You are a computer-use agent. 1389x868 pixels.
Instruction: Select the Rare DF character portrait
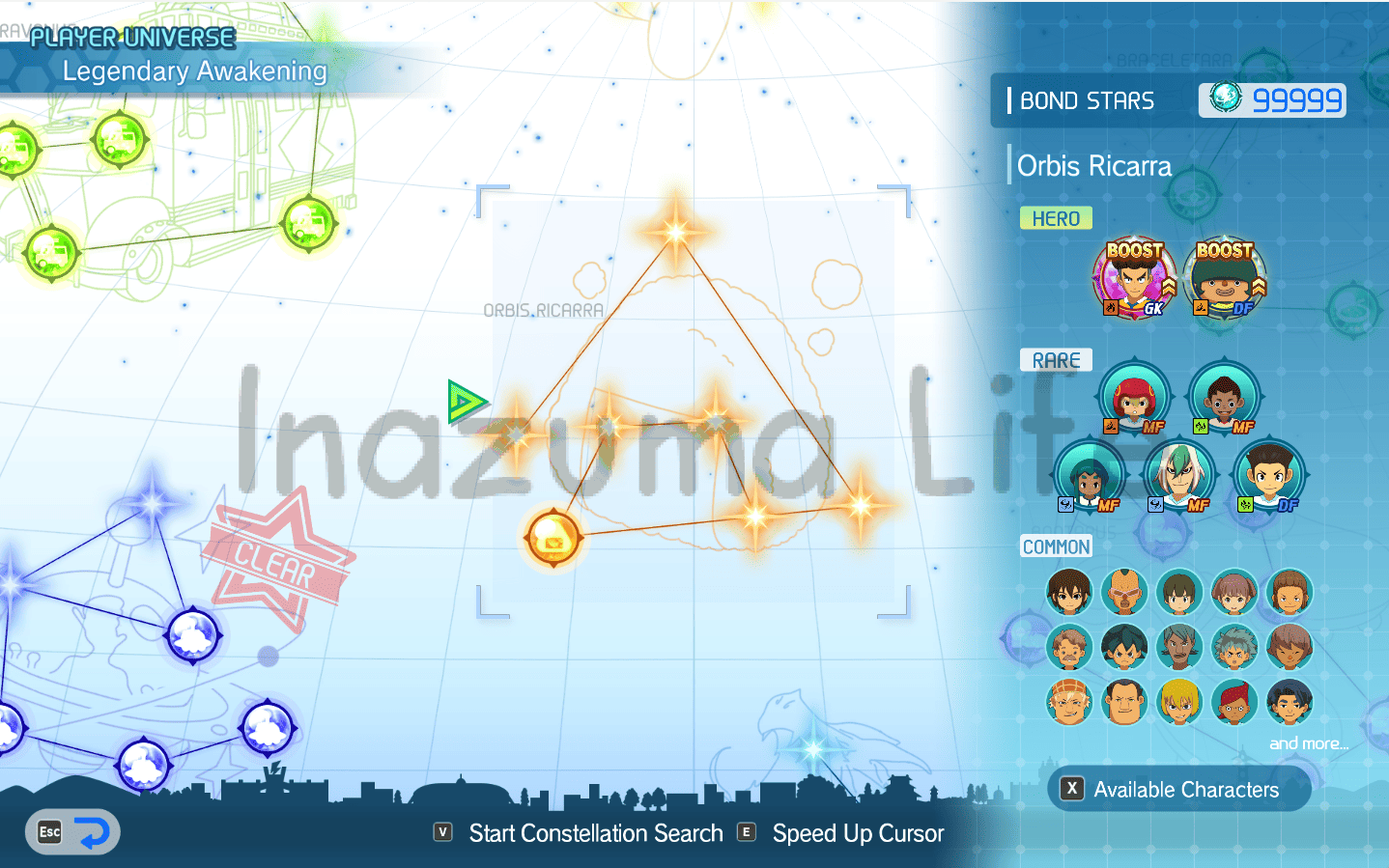click(x=1269, y=476)
